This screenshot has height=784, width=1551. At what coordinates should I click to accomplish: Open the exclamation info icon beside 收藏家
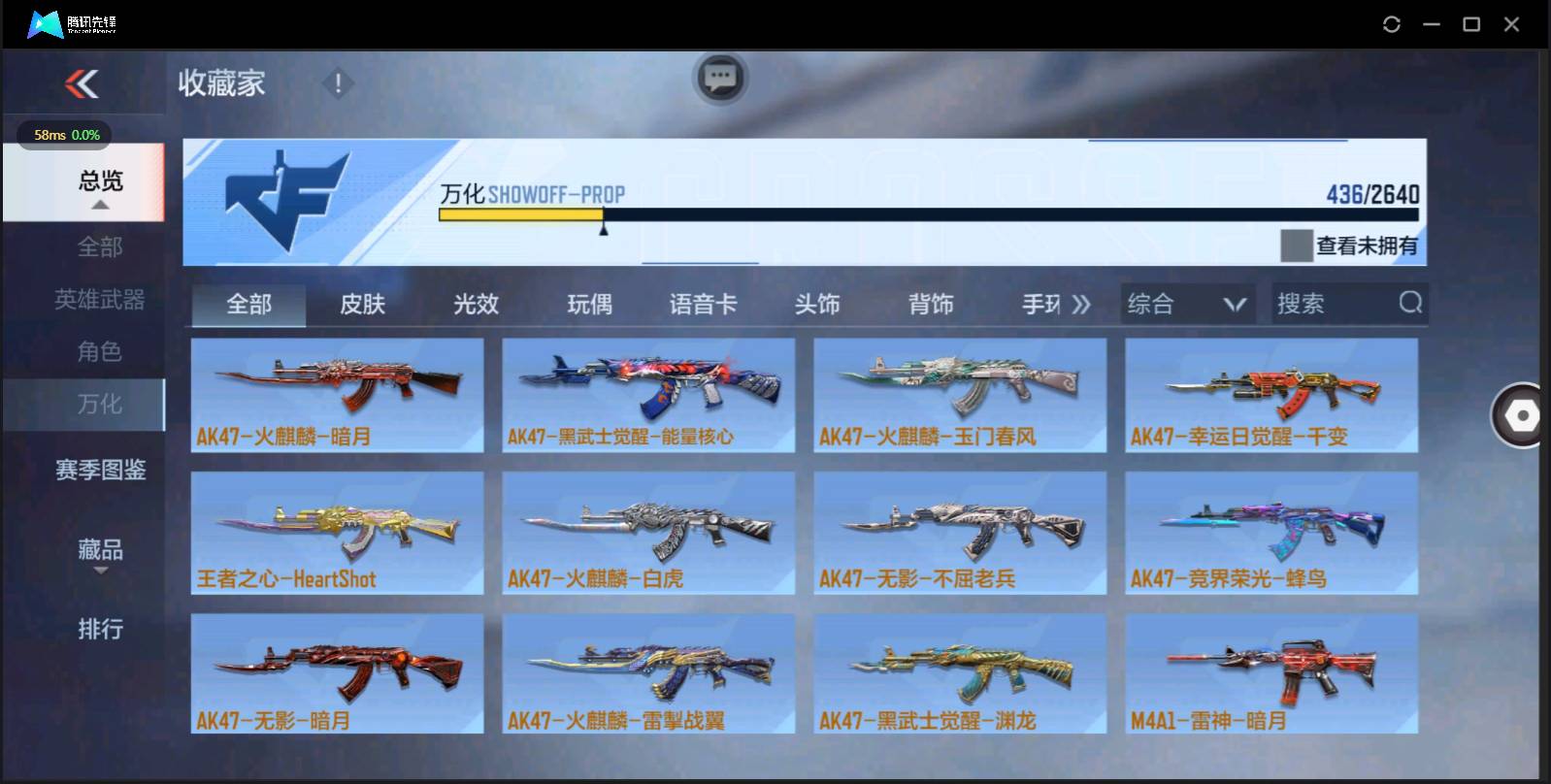(336, 83)
